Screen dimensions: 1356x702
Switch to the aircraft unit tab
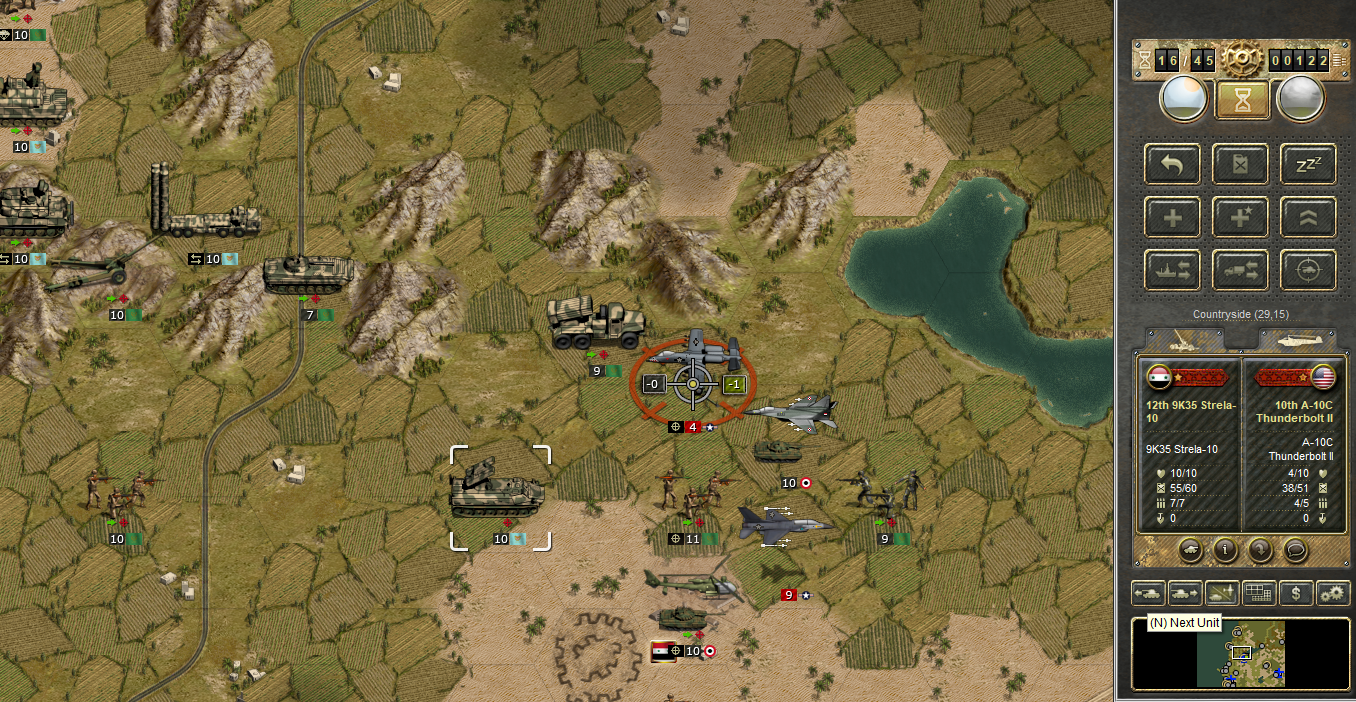(x=1295, y=340)
